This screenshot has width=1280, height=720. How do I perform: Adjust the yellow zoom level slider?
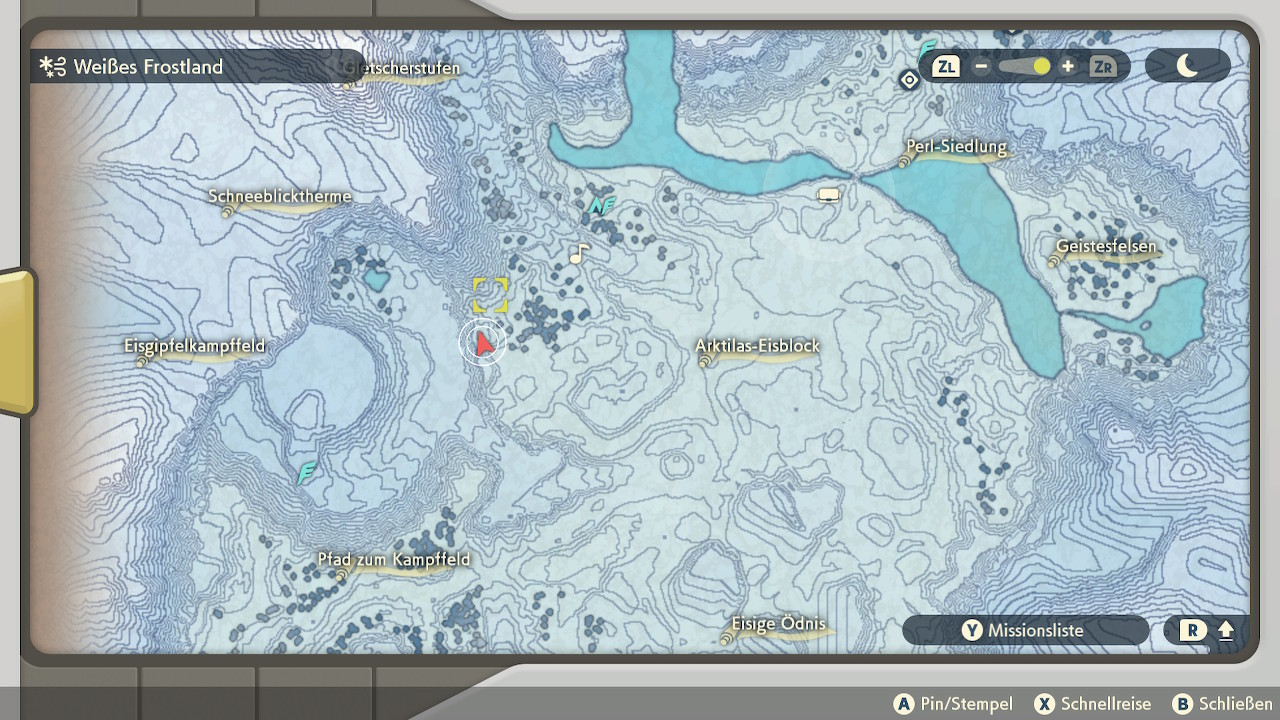[1041, 67]
